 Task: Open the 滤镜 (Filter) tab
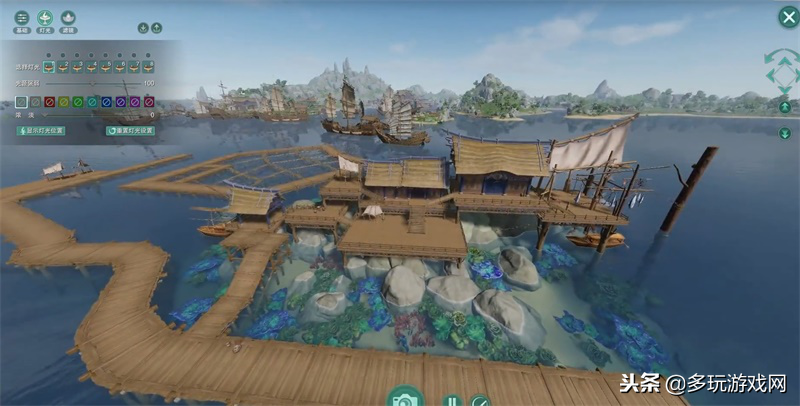pos(68,18)
